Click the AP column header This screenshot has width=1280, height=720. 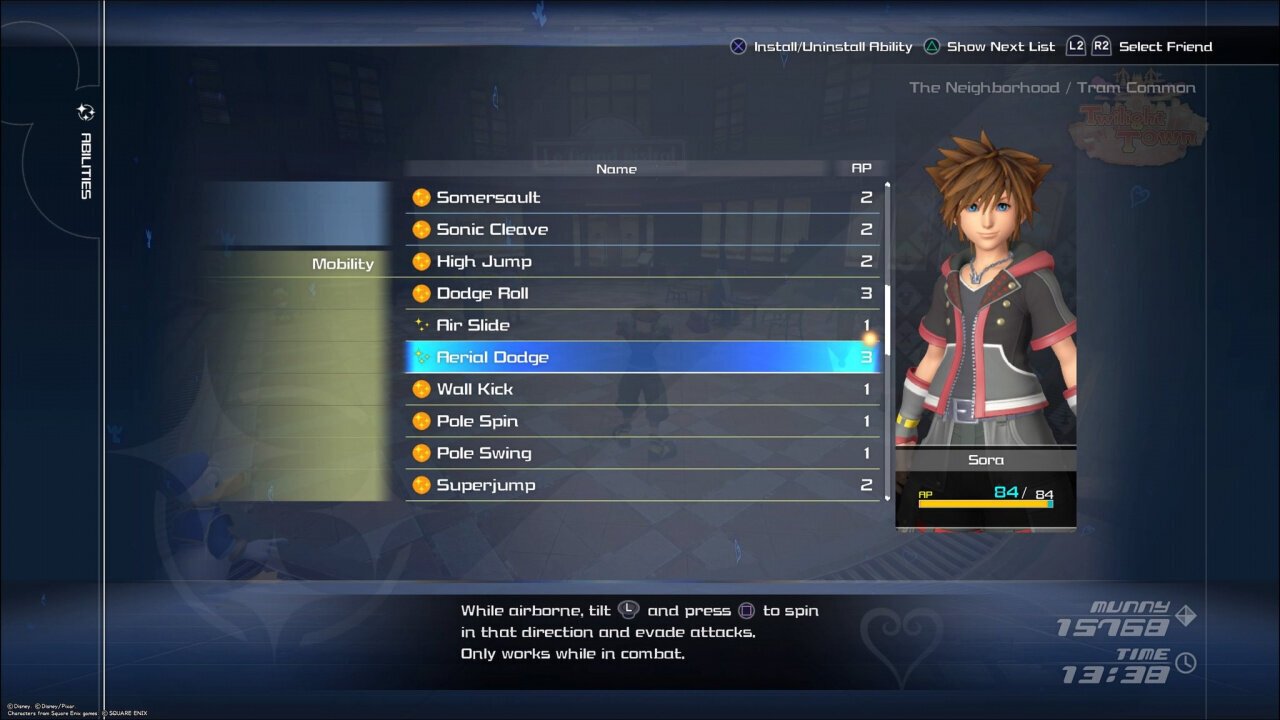(861, 169)
